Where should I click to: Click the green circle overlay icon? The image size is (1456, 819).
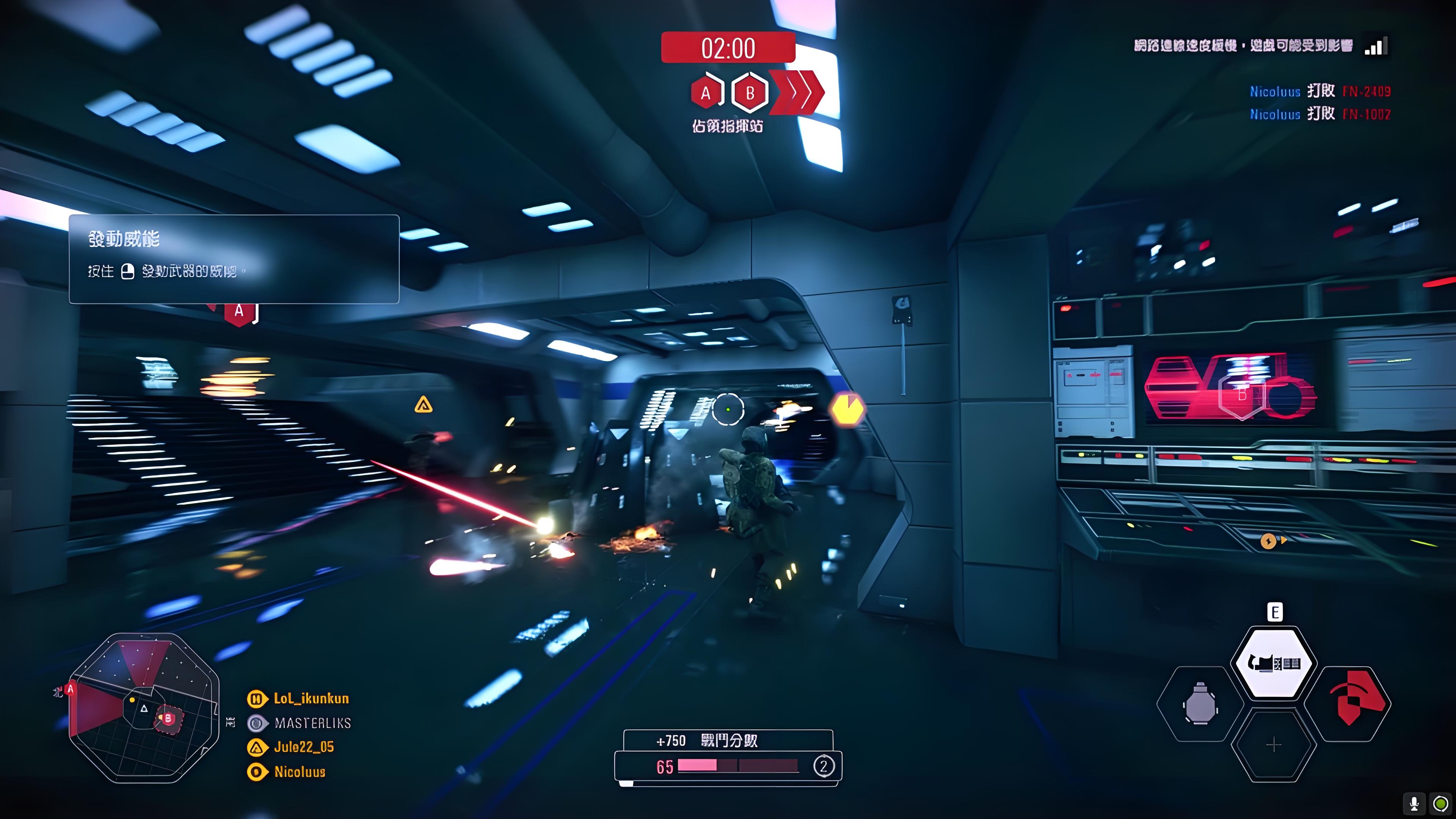pyautogui.click(x=1441, y=803)
